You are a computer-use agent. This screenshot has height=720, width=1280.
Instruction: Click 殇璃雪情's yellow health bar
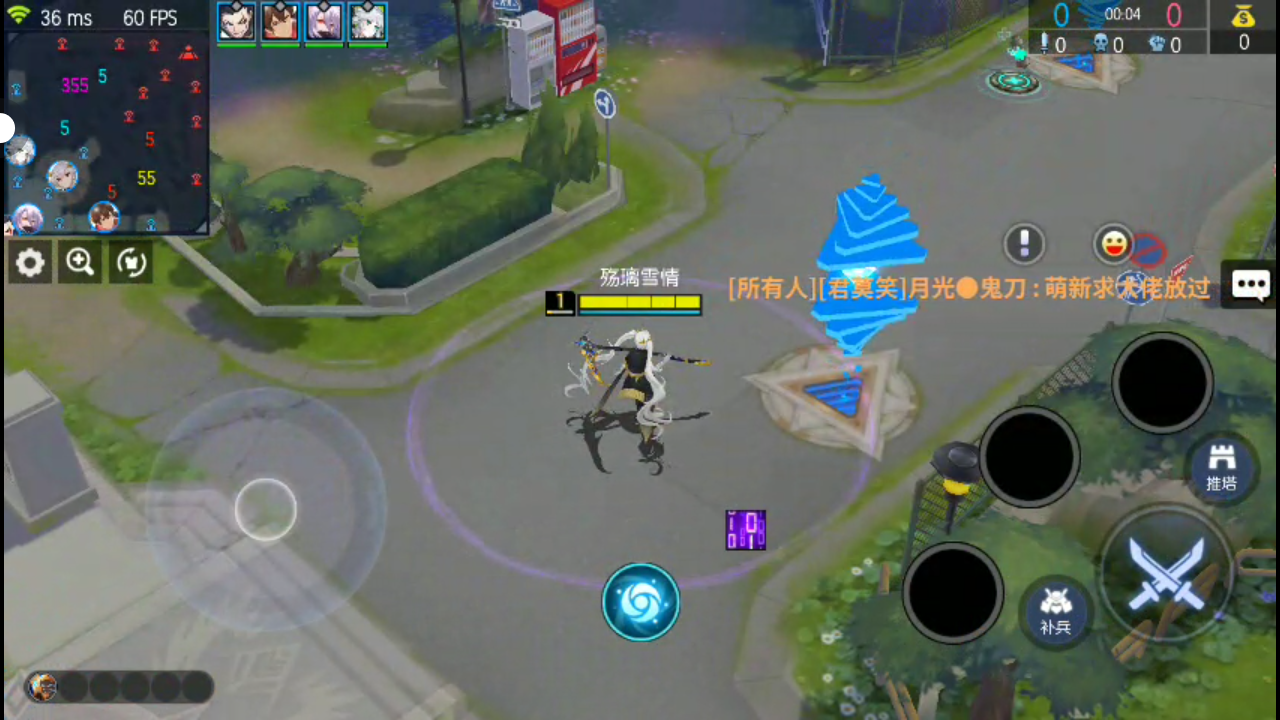click(640, 303)
